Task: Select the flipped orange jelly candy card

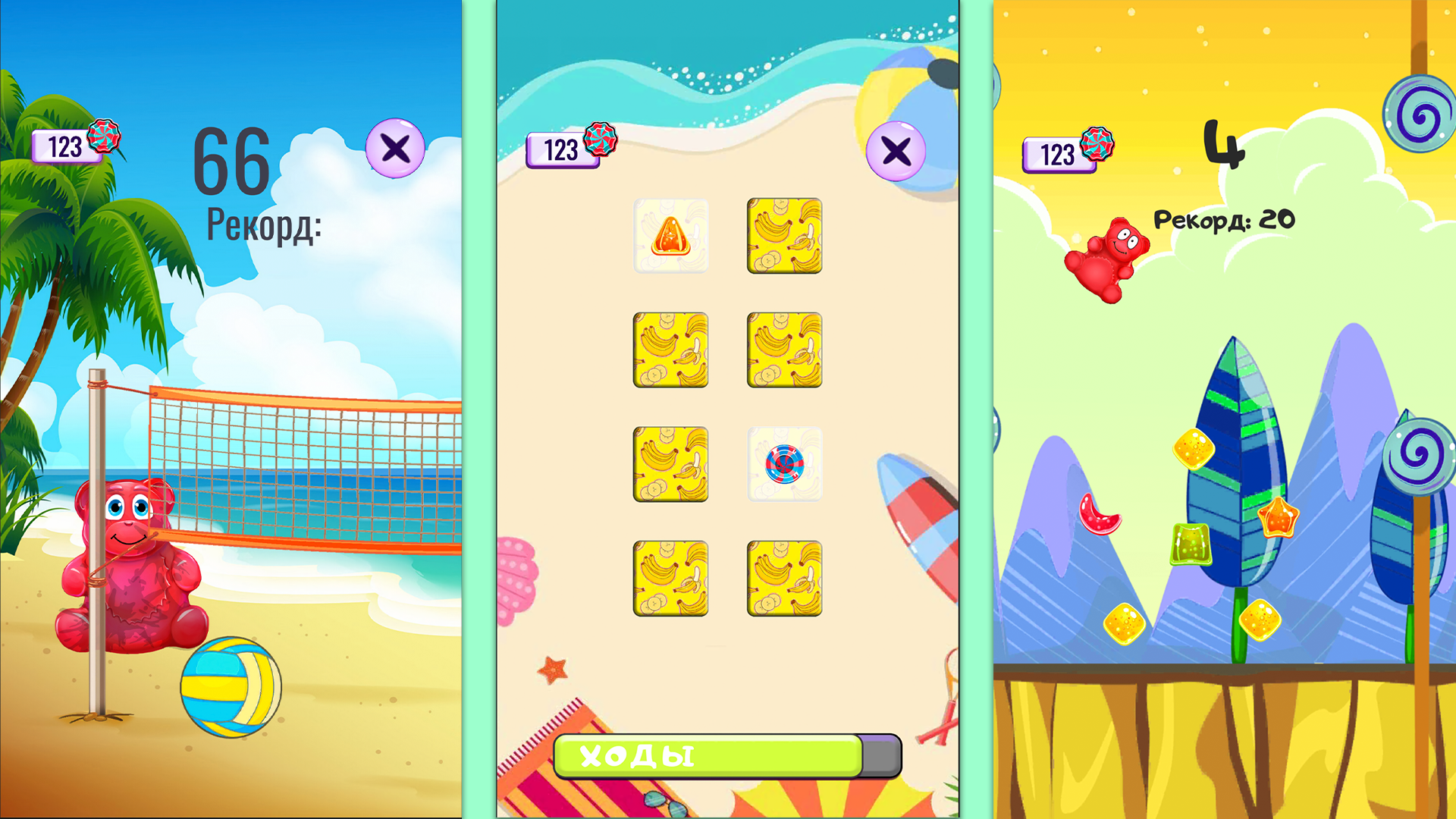Action: coord(671,237)
